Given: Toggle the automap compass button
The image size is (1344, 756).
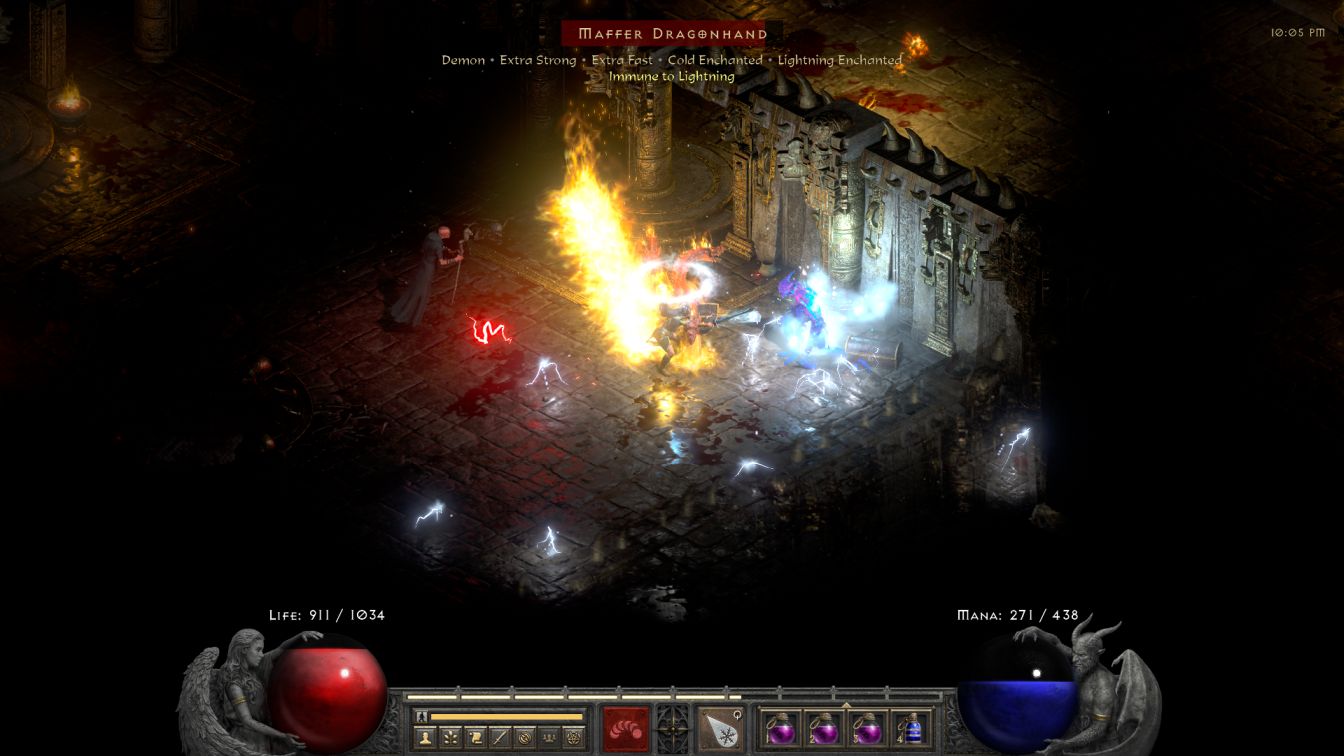Looking at the screenshot, I should (x=524, y=738).
